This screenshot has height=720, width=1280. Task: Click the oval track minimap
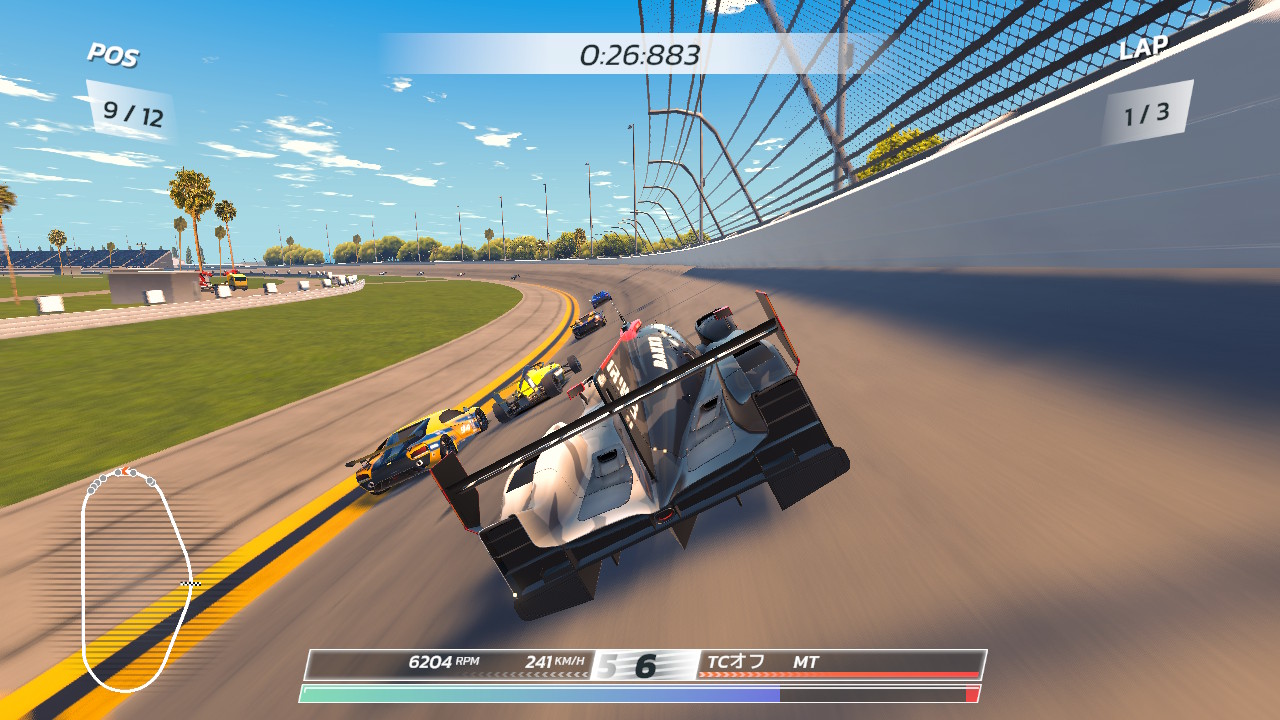click(x=136, y=579)
